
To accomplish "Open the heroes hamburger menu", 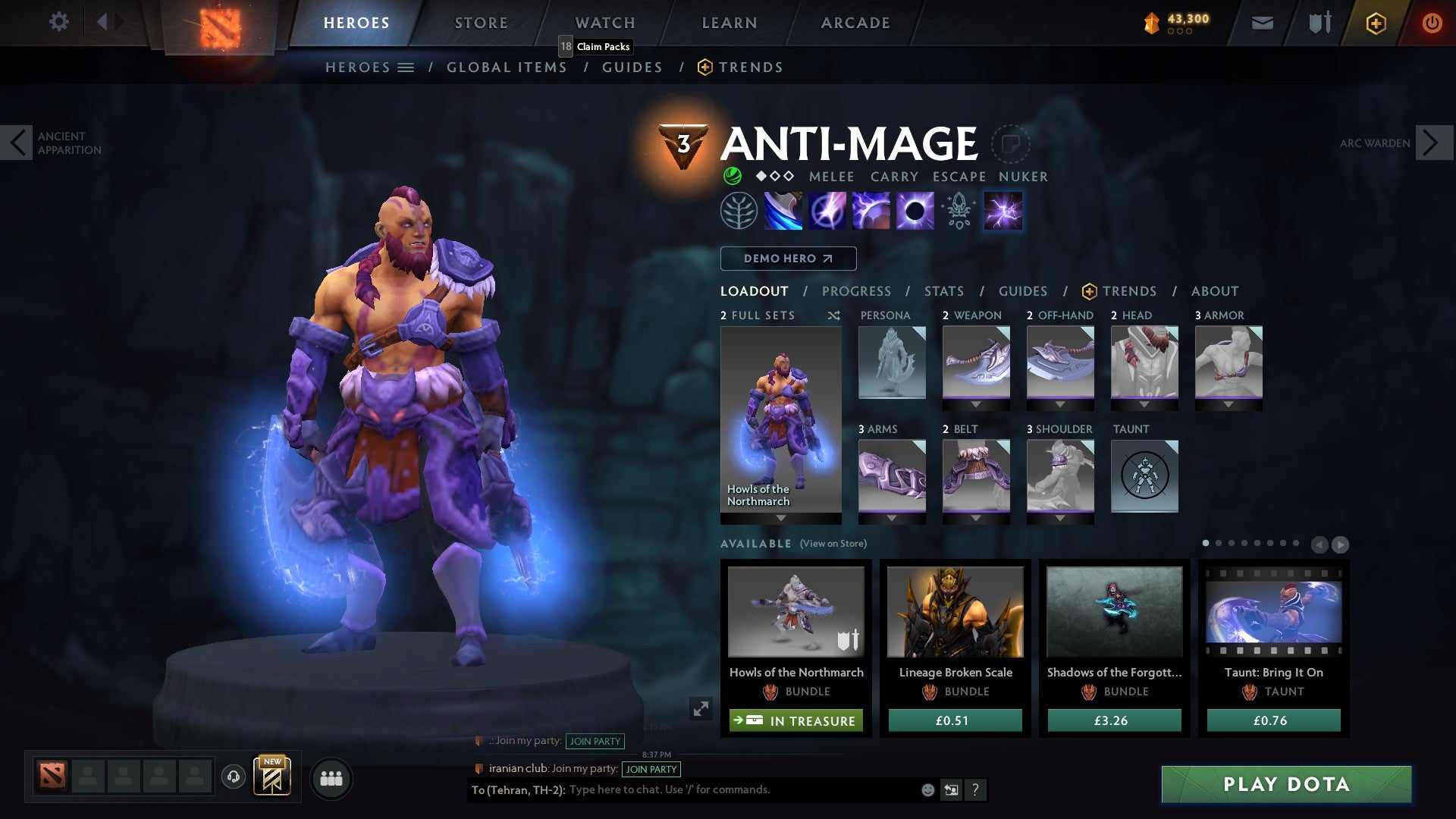I will [406, 67].
